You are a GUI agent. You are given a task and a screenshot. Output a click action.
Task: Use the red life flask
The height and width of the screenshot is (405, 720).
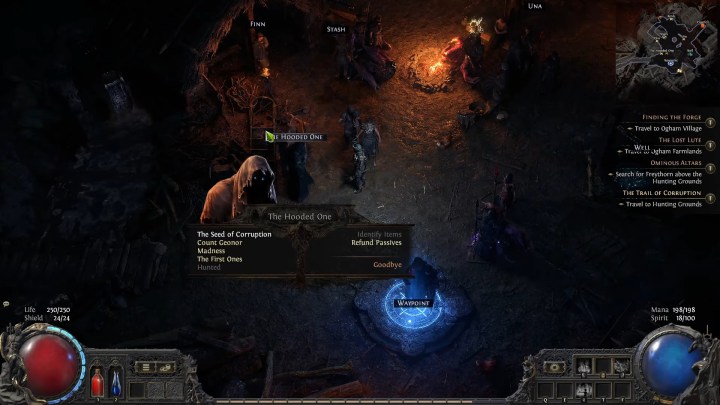[97, 380]
